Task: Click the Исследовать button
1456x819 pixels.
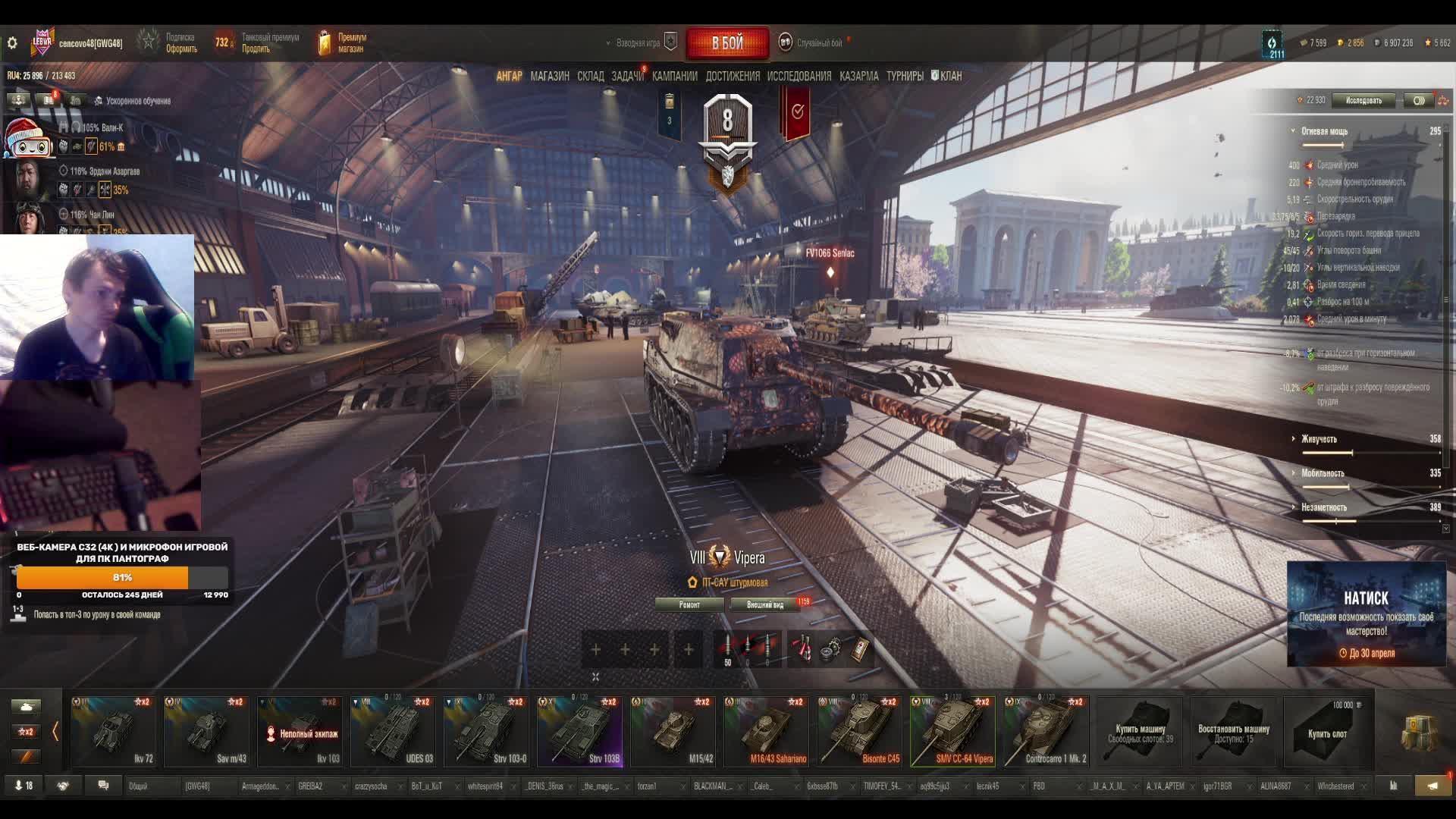Action: (1363, 100)
